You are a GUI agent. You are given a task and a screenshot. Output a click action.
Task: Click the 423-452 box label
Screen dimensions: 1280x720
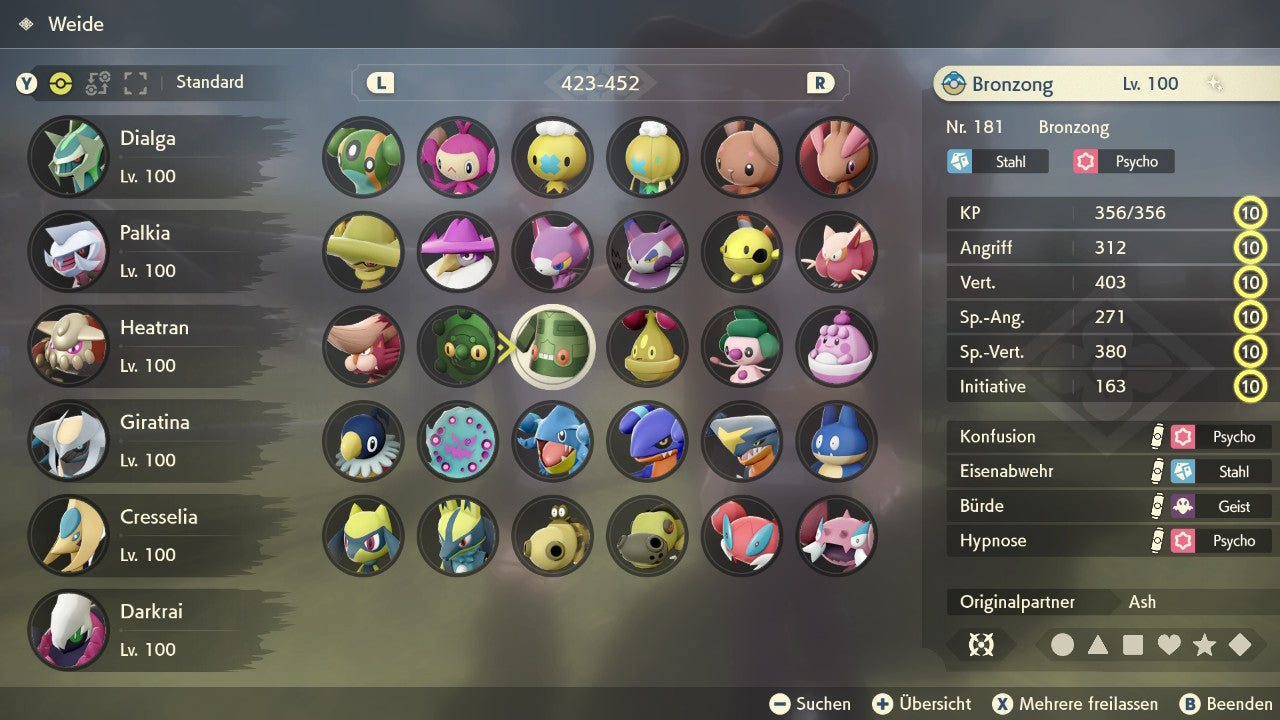[x=602, y=83]
